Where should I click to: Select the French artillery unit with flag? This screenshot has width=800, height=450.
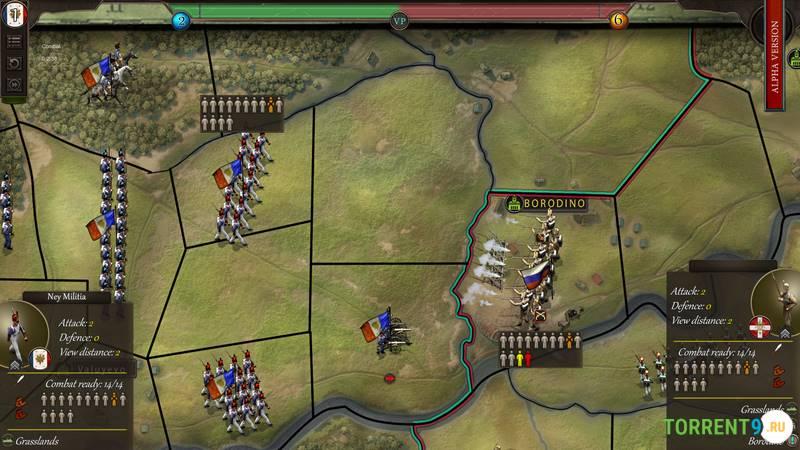pyautogui.click(x=385, y=333)
